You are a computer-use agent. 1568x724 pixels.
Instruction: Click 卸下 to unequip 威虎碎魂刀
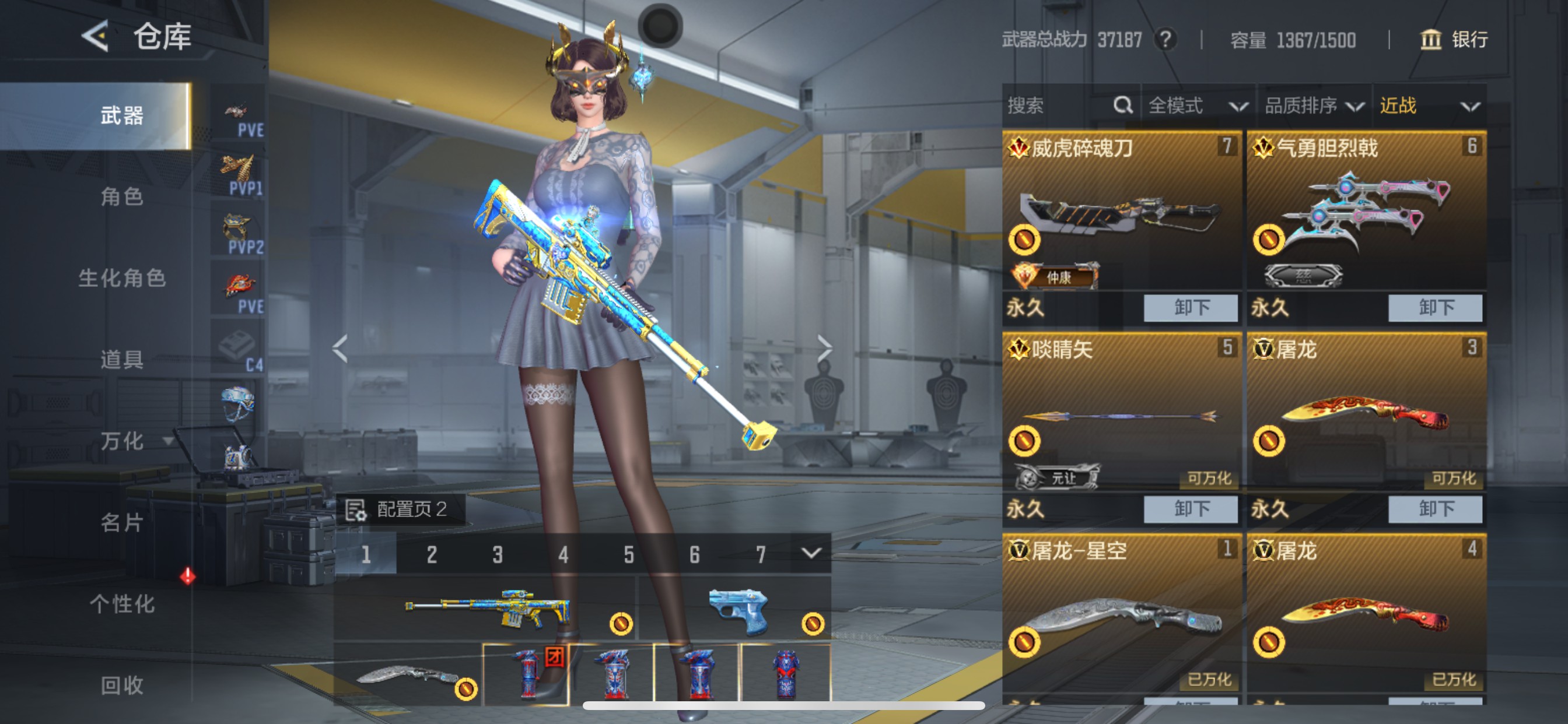[1189, 308]
